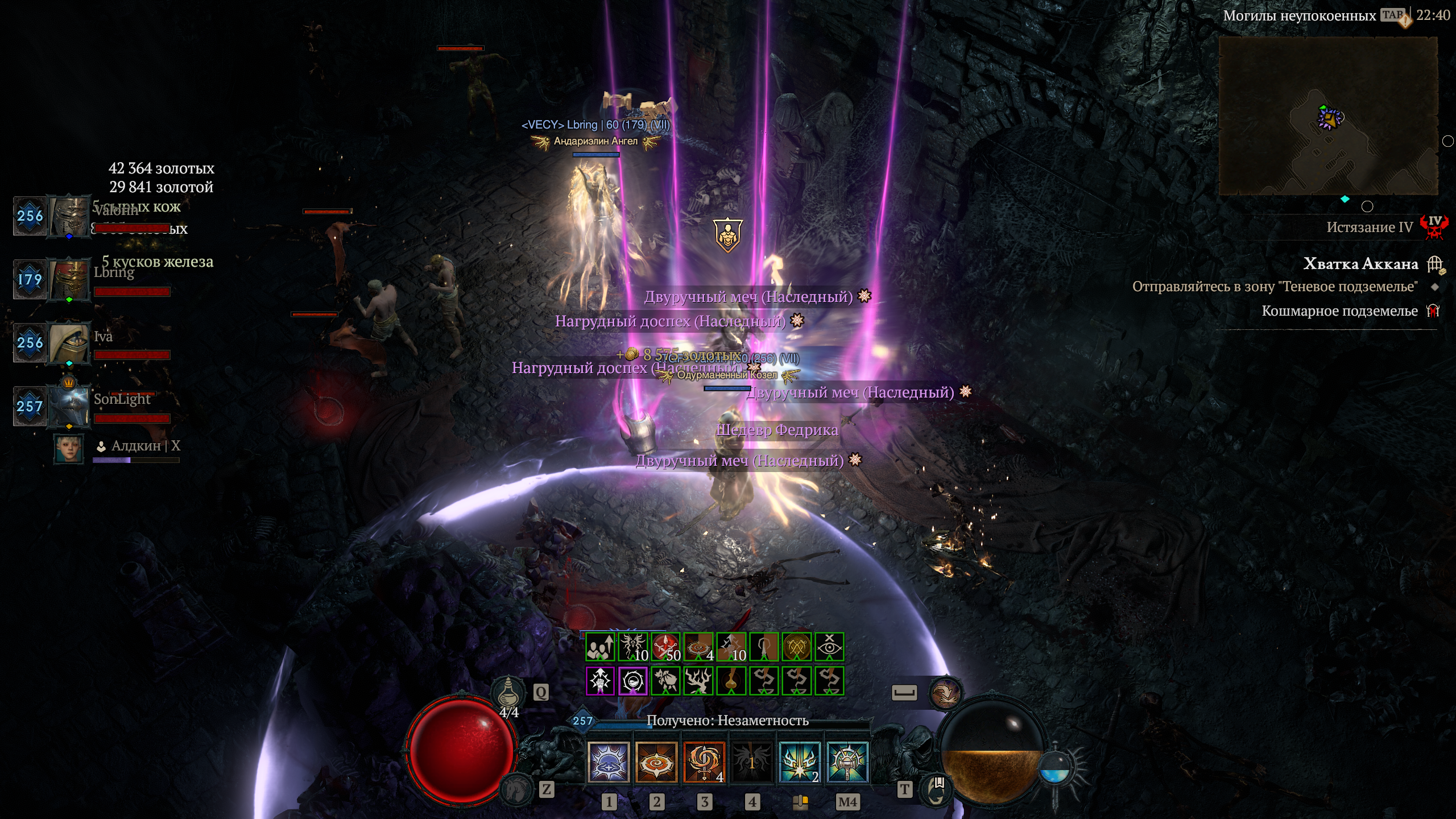The image size is (1456, 819).
Task: Pick up the Шедевр Федрика loot label
Action: click(x=777, y=430)
